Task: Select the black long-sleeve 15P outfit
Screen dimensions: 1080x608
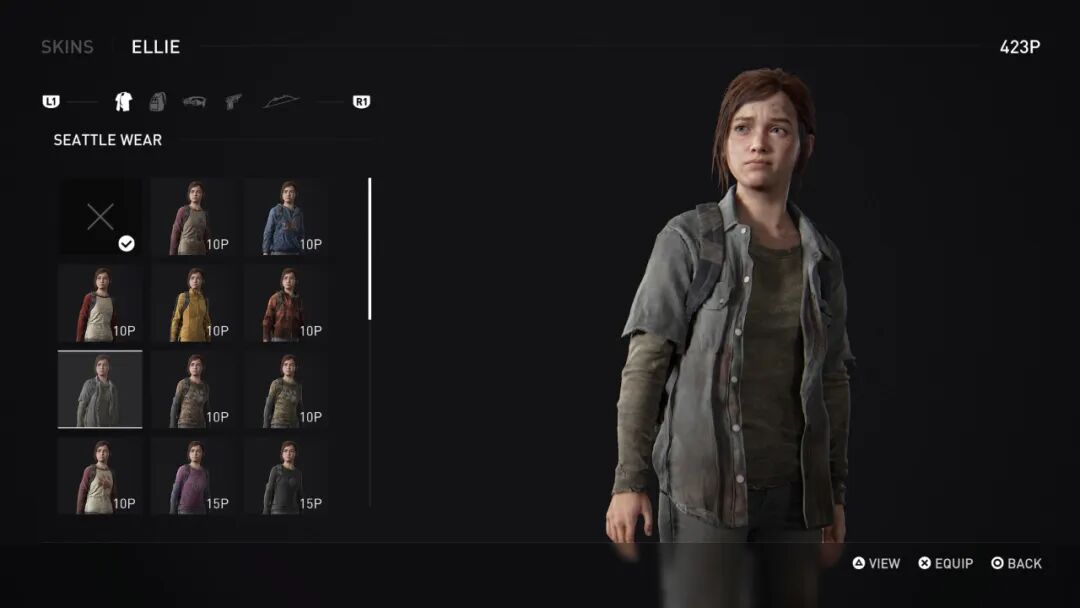Action: (287, 476)
